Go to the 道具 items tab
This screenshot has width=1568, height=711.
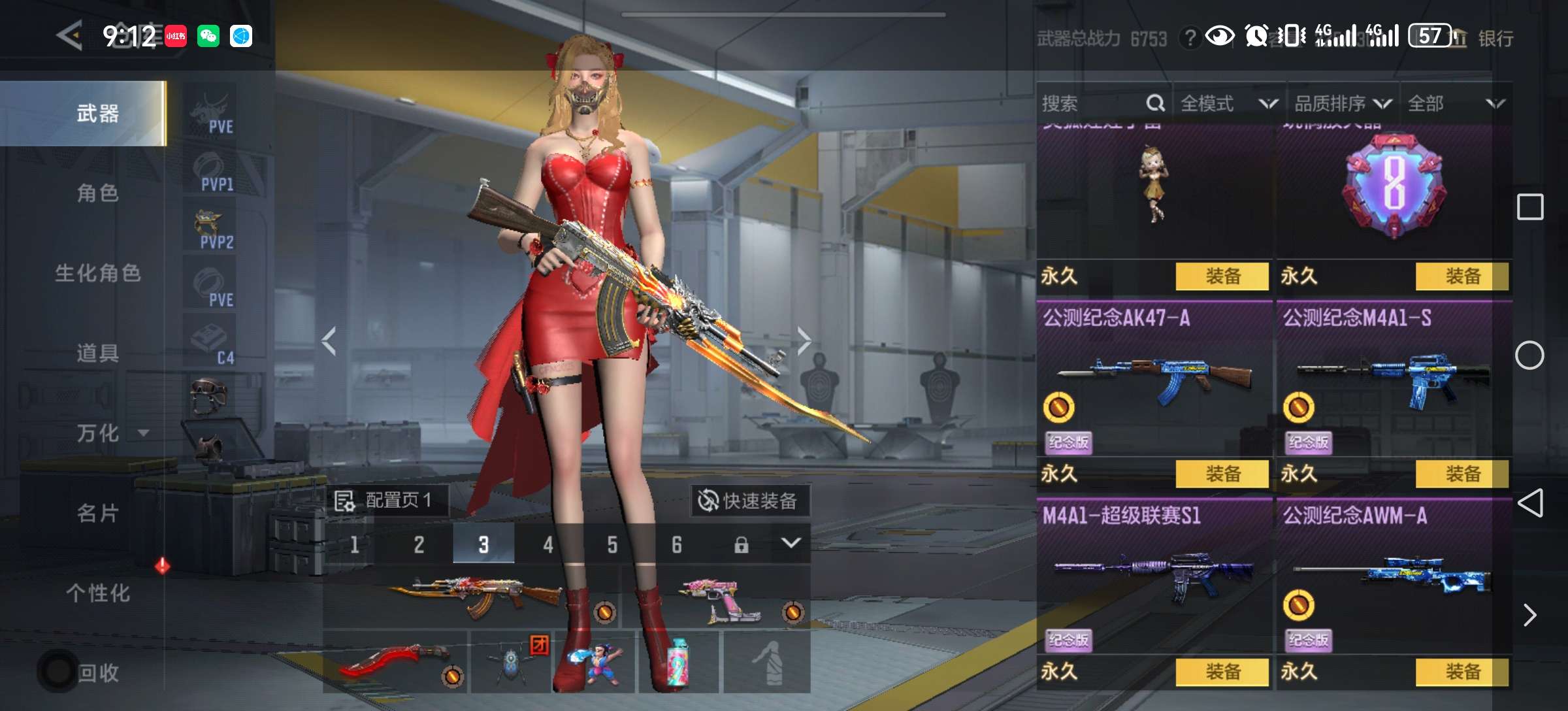click(98, 353)
